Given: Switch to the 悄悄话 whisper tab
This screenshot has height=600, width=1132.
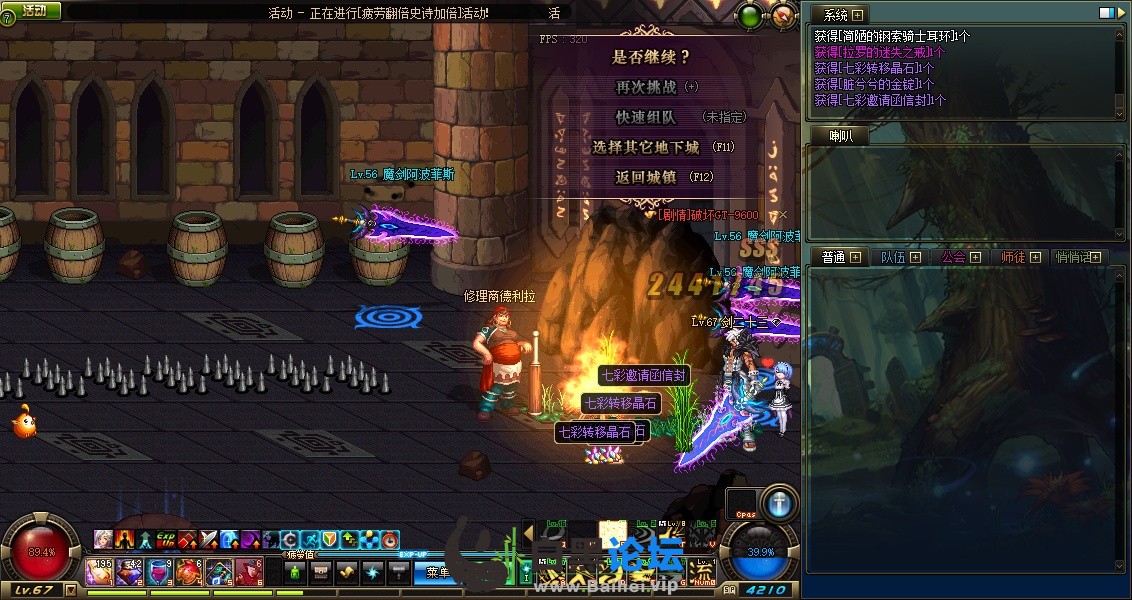Looking at the screenshot, I should pyautogui.click(x=1075, y=257).
